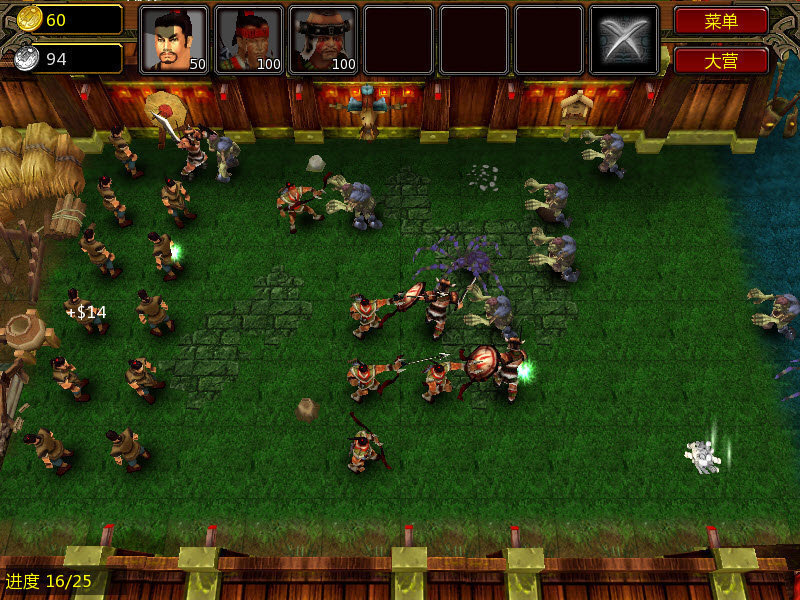Go to the 大营 camp screen
The image size is (800, 600).
721,60
